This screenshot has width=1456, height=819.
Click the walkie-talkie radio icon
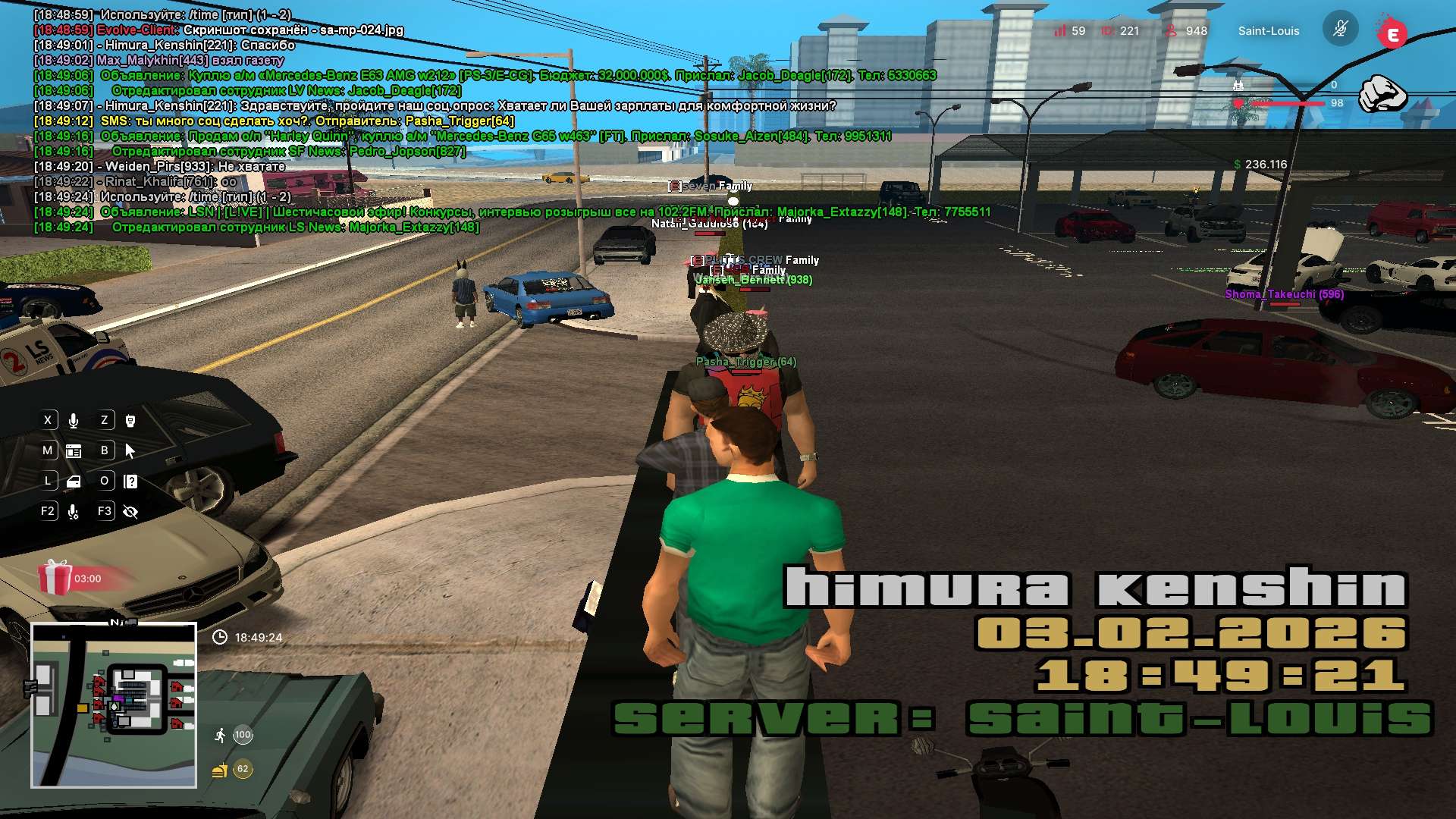[130, 420]
